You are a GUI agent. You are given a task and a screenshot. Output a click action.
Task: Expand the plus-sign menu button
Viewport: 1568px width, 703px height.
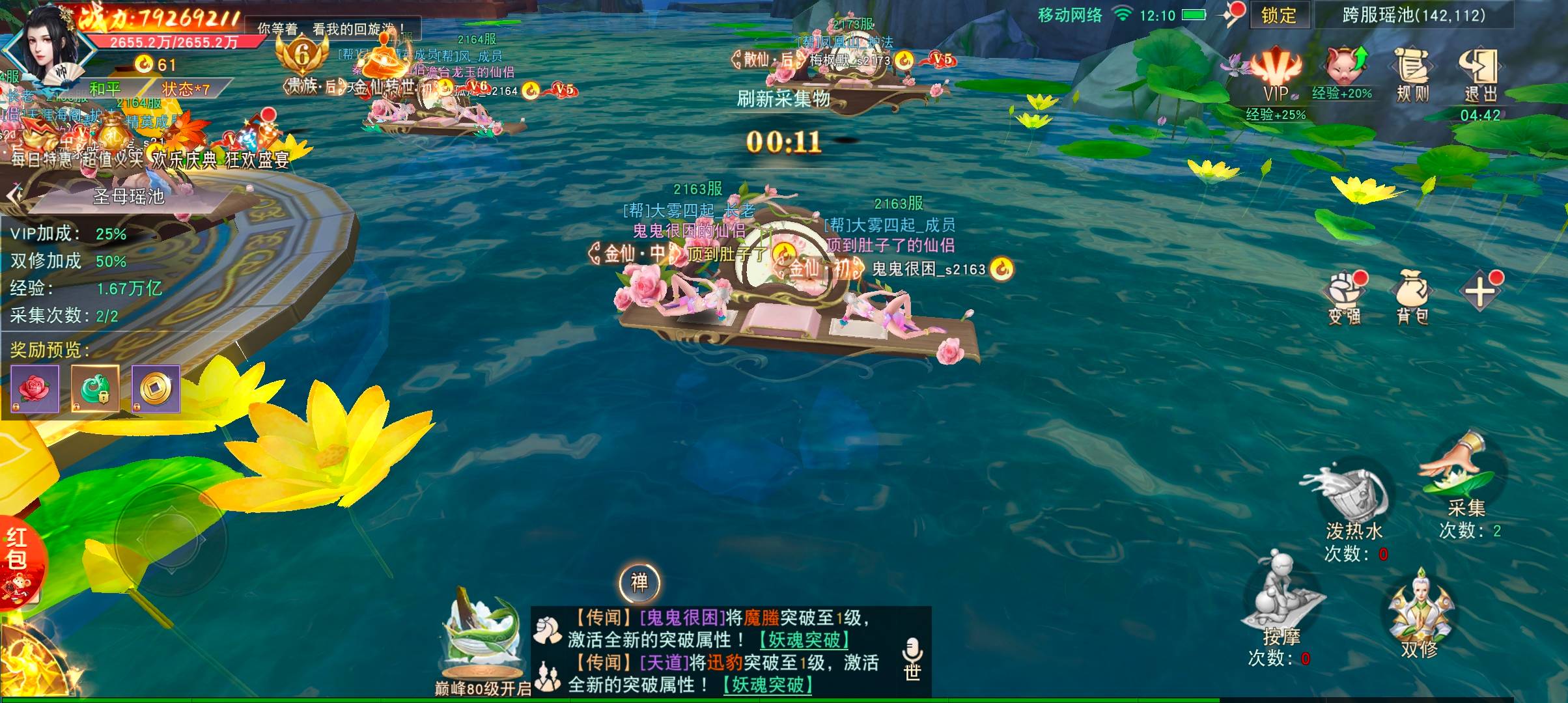point(1480,292)
